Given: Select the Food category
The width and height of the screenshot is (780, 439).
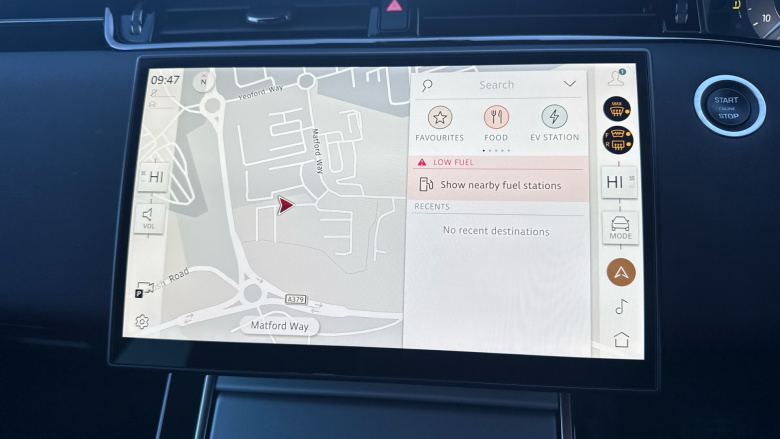Looking at the screenshot, I should 496,117.
